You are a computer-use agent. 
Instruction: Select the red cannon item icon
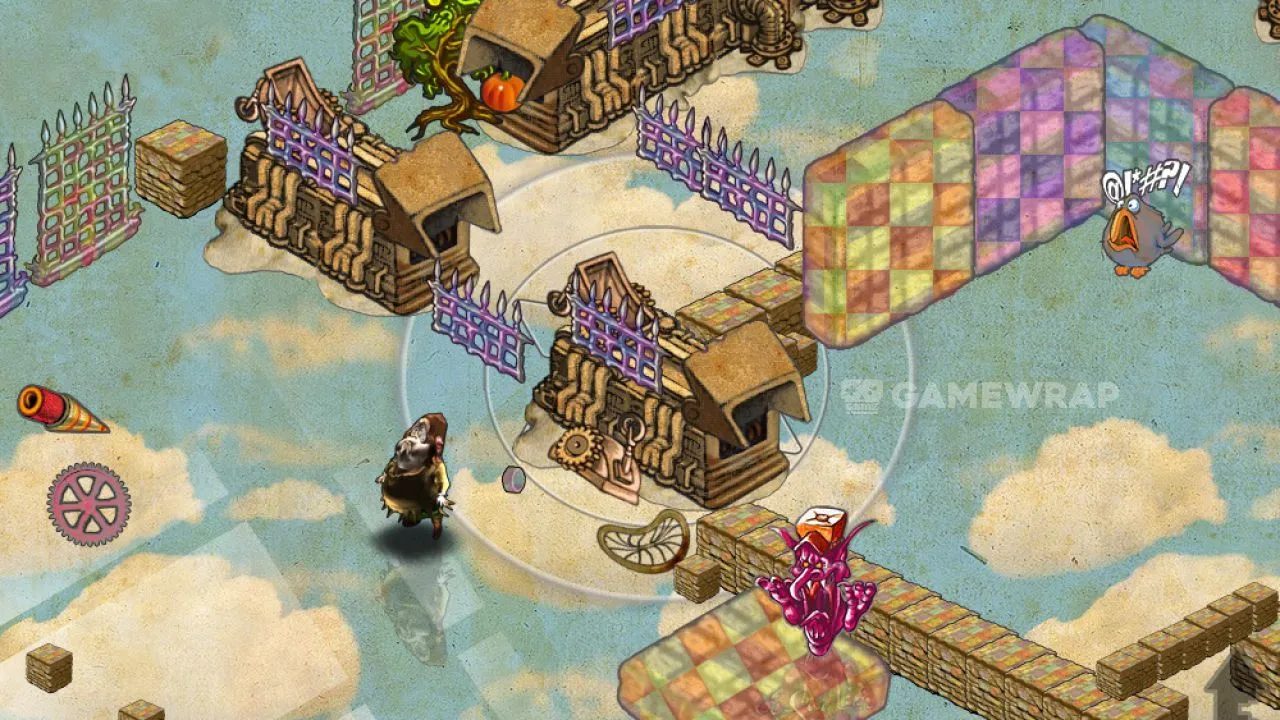click(x=60, y=410)
